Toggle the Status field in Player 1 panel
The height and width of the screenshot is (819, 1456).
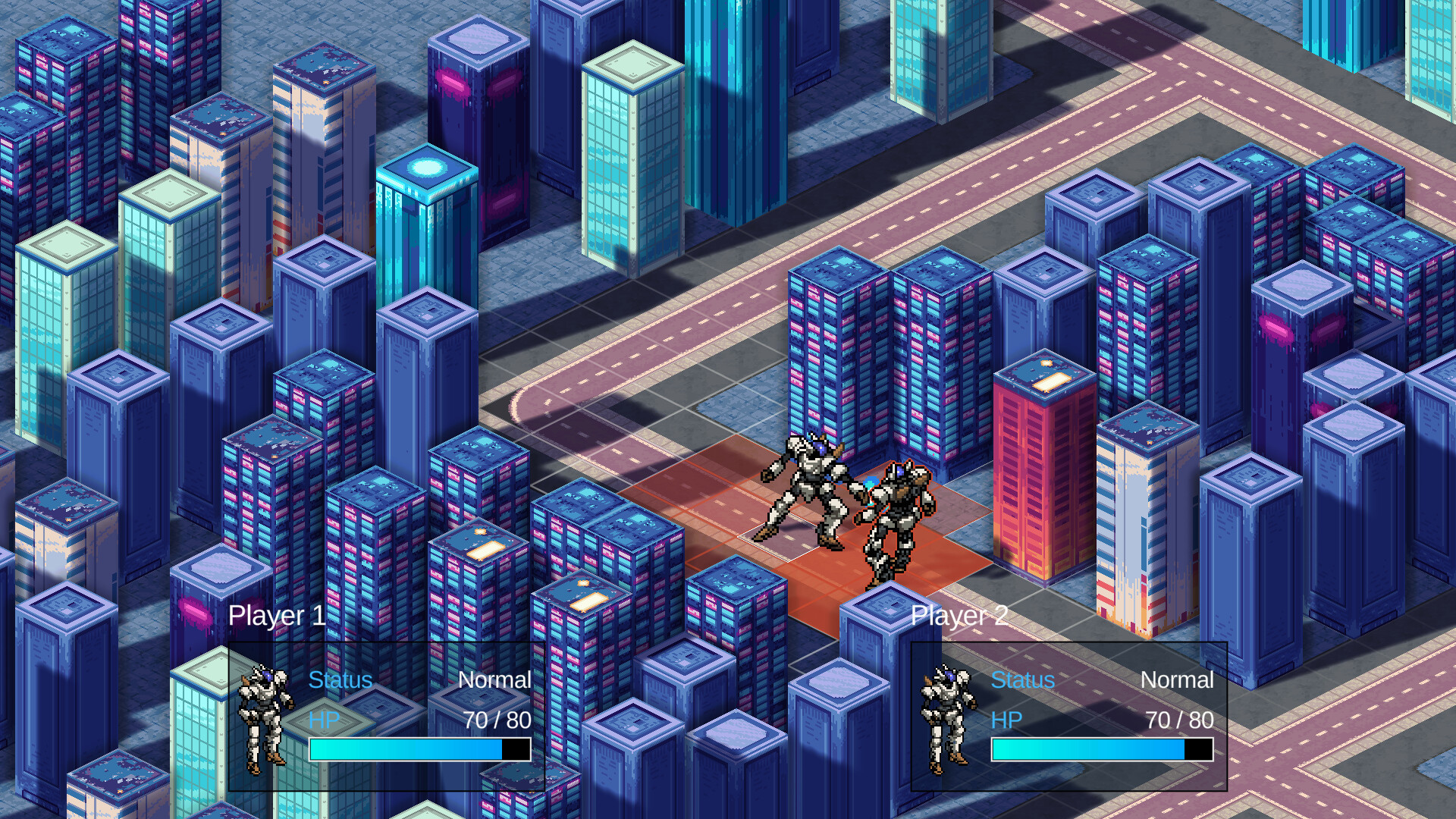[x=340, y=680]
